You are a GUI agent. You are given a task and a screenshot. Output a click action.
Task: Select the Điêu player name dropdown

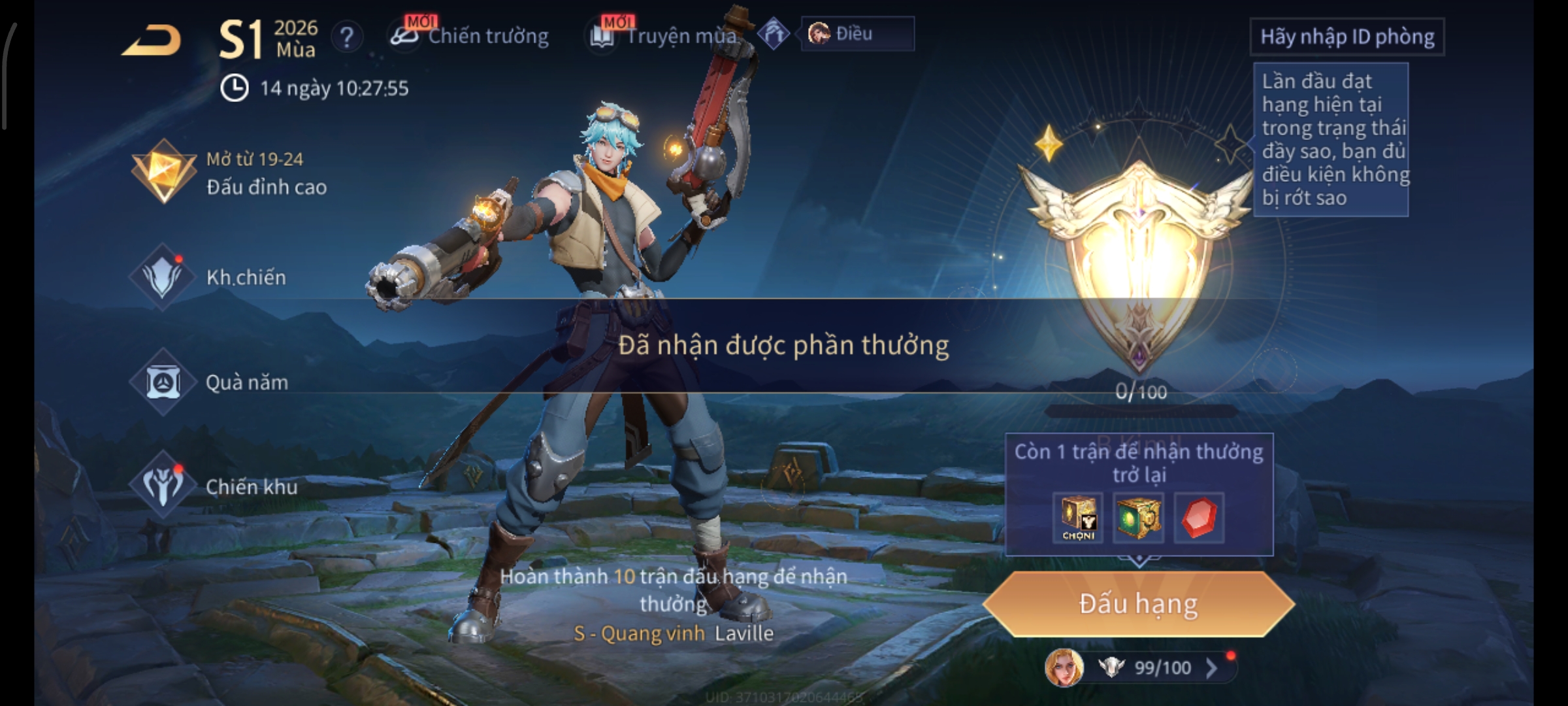tap(857, 33)
